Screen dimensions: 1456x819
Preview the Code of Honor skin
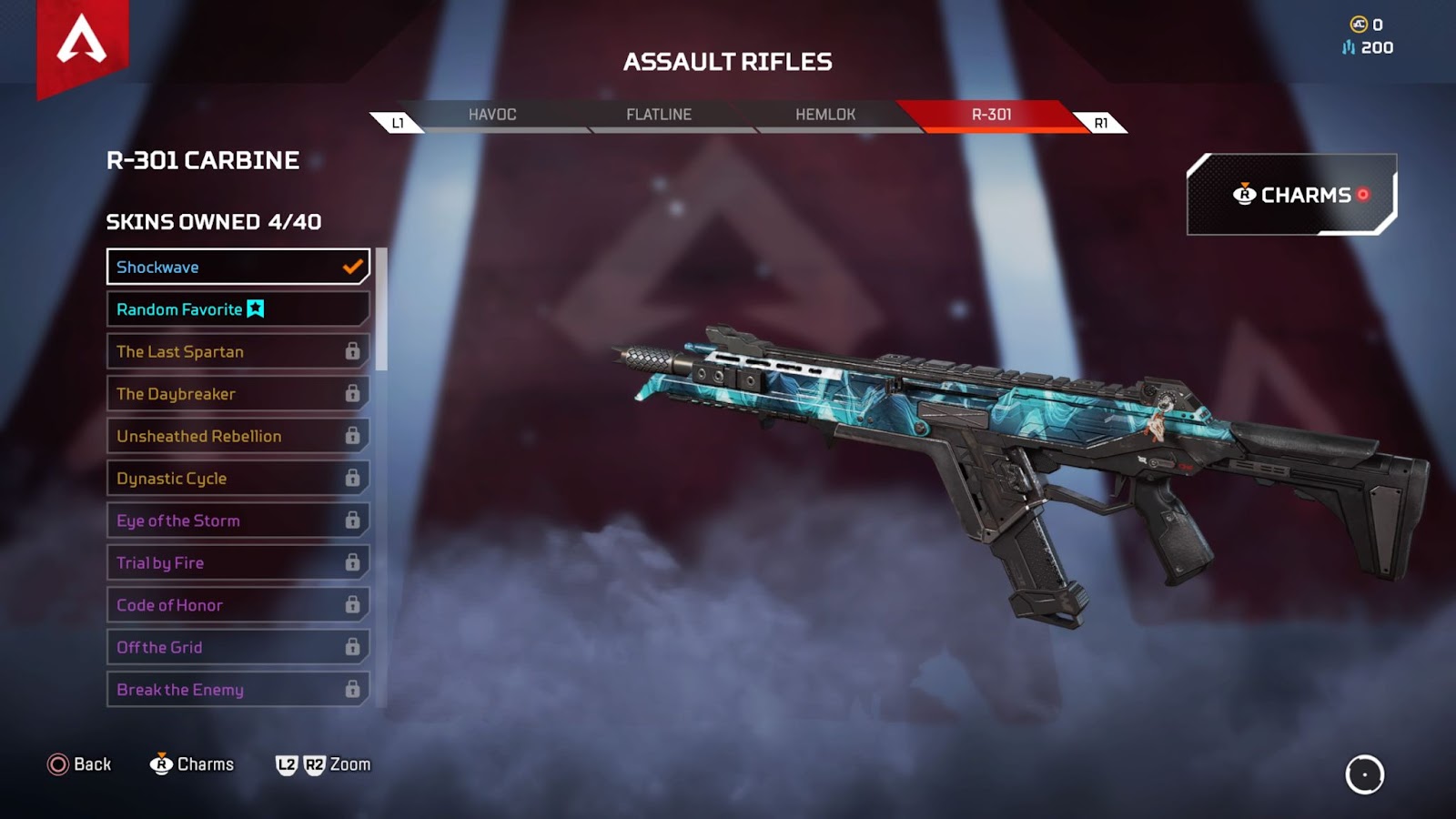[x=238, y=605]
